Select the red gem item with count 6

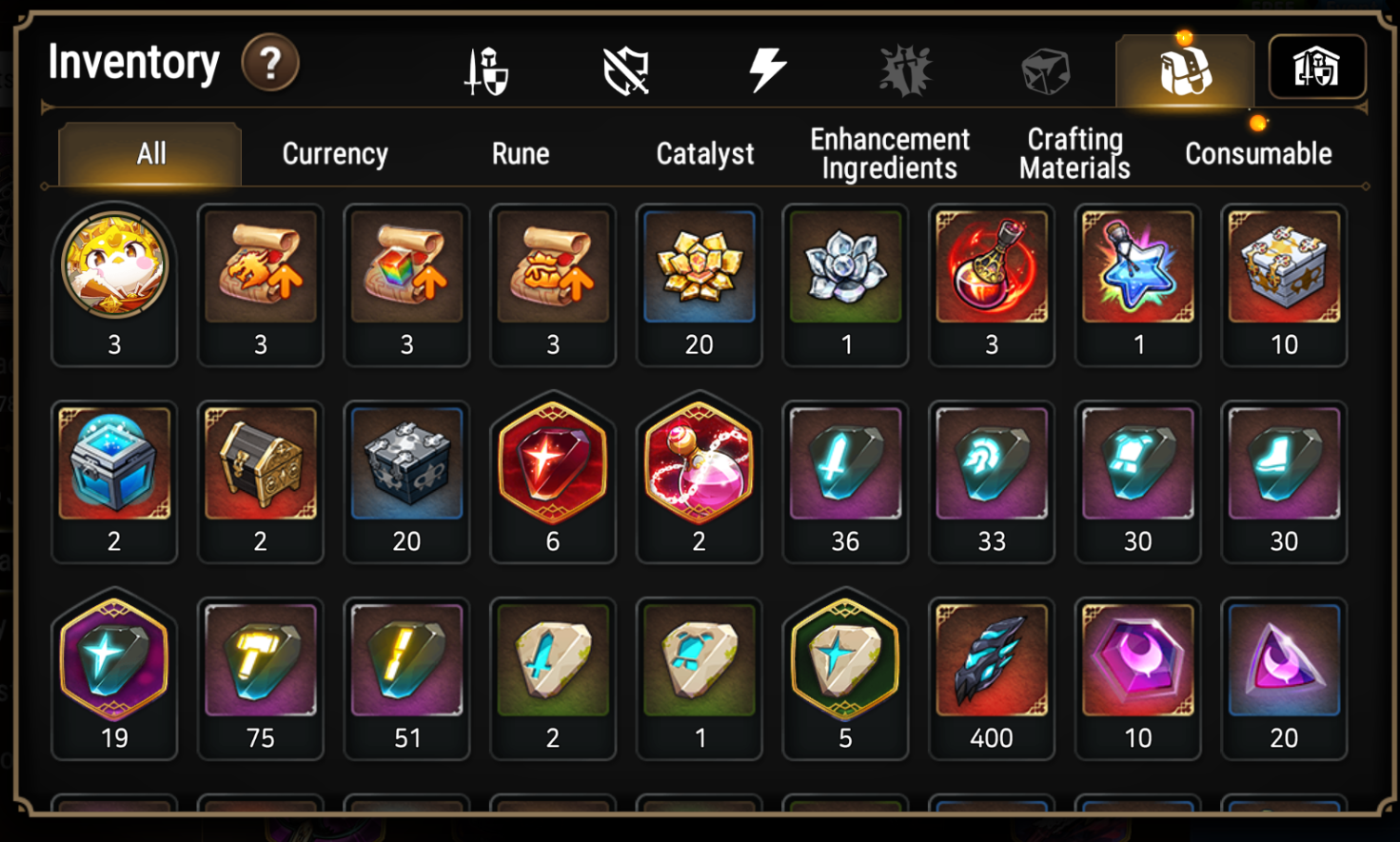coord(553,465)
